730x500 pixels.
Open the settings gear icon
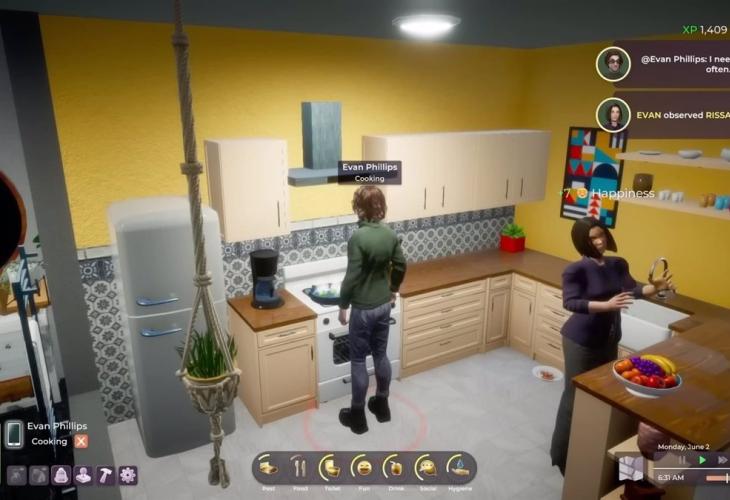click(128, 475)
